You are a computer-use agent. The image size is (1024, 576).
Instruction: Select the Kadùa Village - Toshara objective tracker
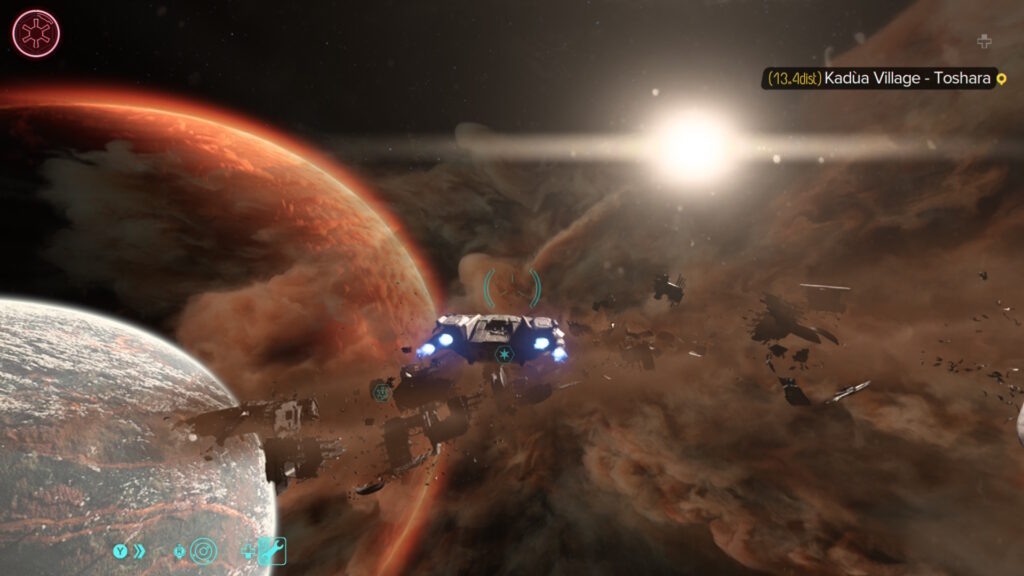coord(880,78)
